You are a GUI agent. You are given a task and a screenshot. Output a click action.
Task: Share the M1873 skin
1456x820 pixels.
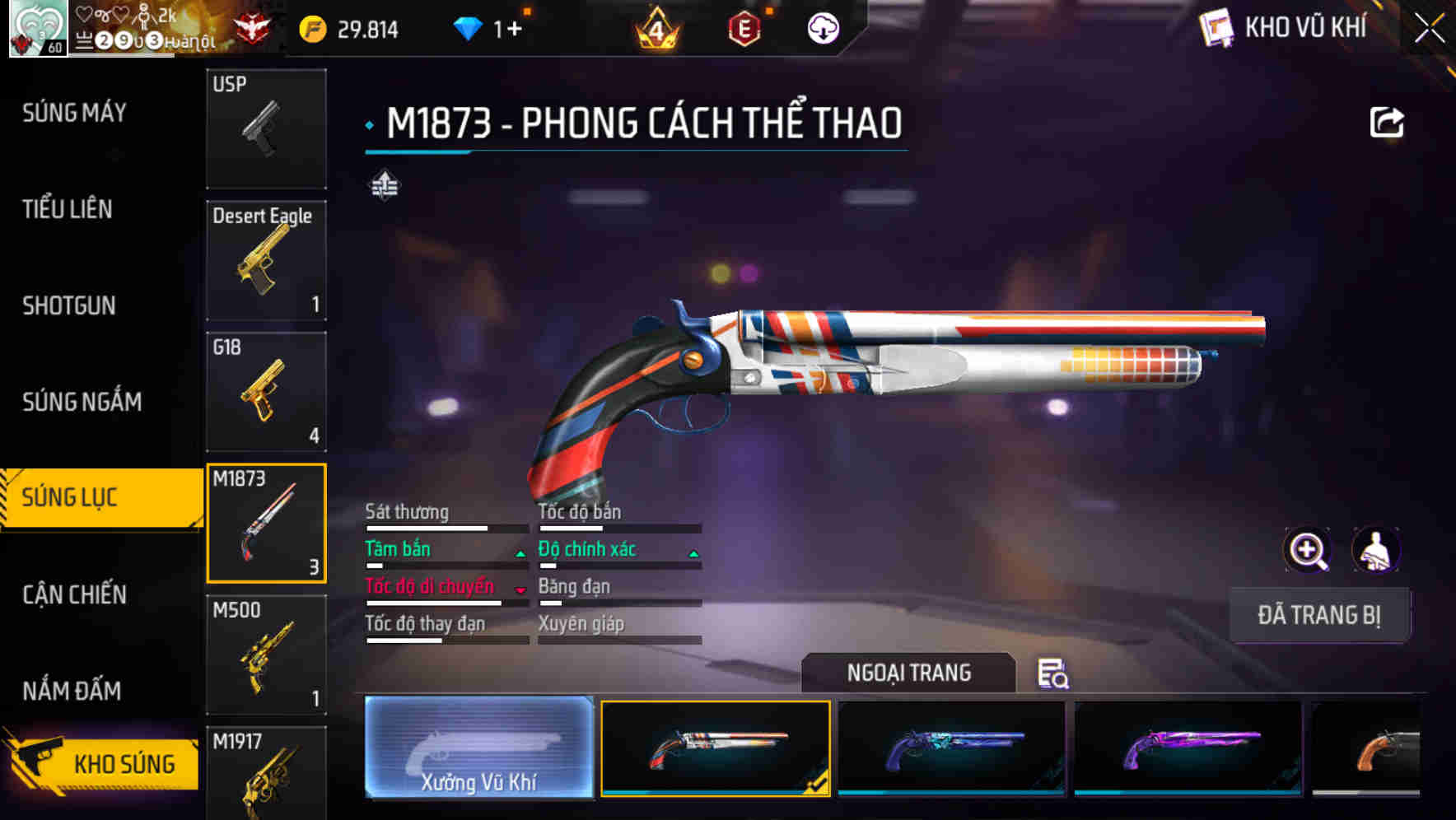coord(1386,123)
